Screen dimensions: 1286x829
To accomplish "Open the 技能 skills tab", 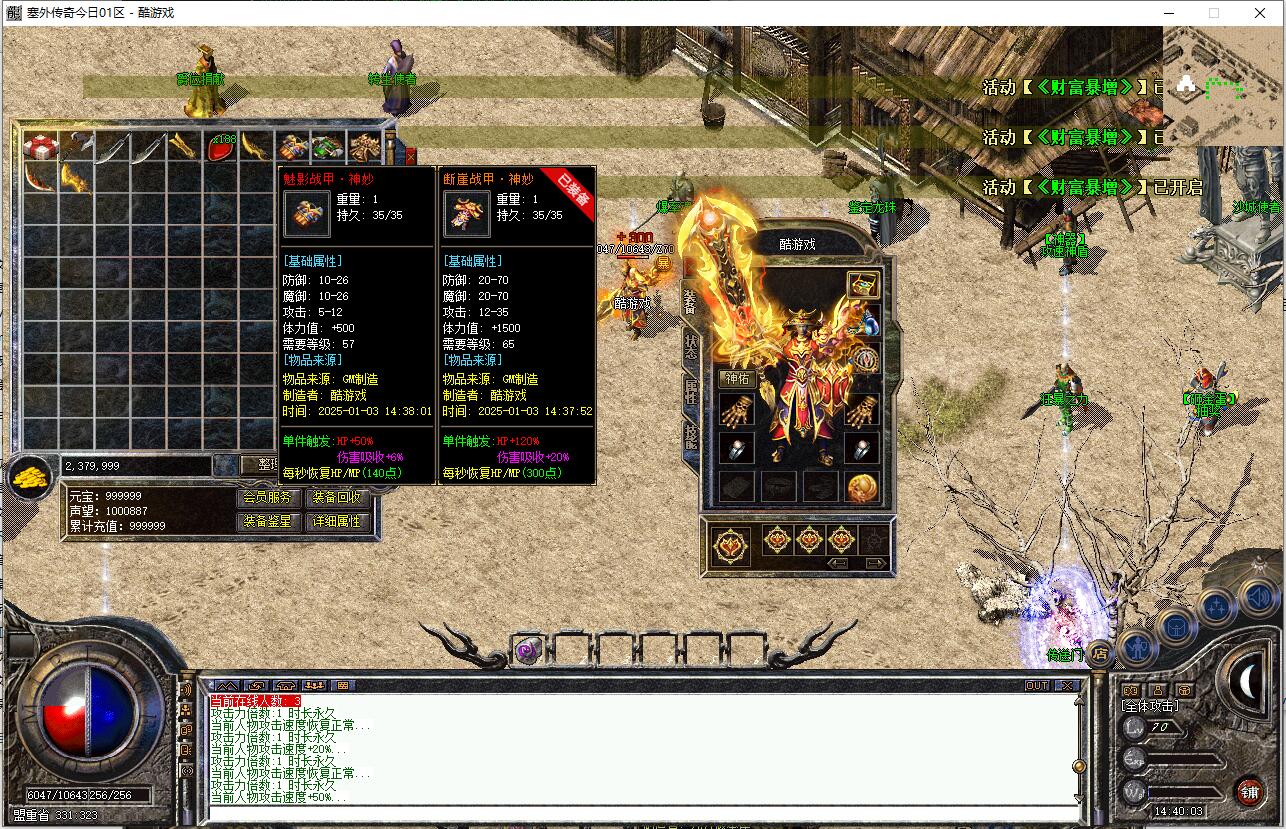I will (691, 435).
